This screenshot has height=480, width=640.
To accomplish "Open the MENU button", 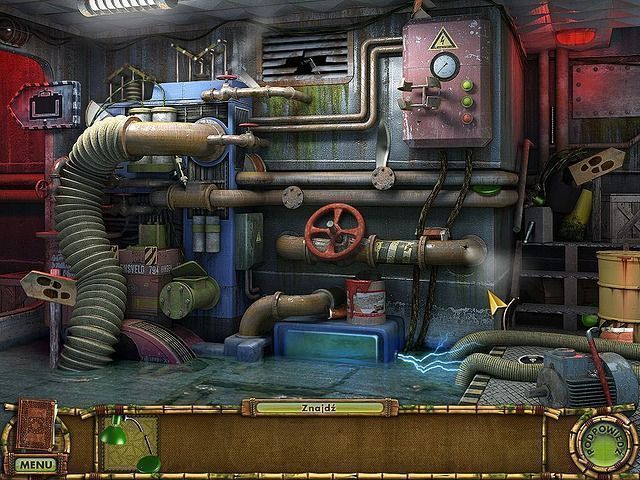I will (x=35, y=465).
